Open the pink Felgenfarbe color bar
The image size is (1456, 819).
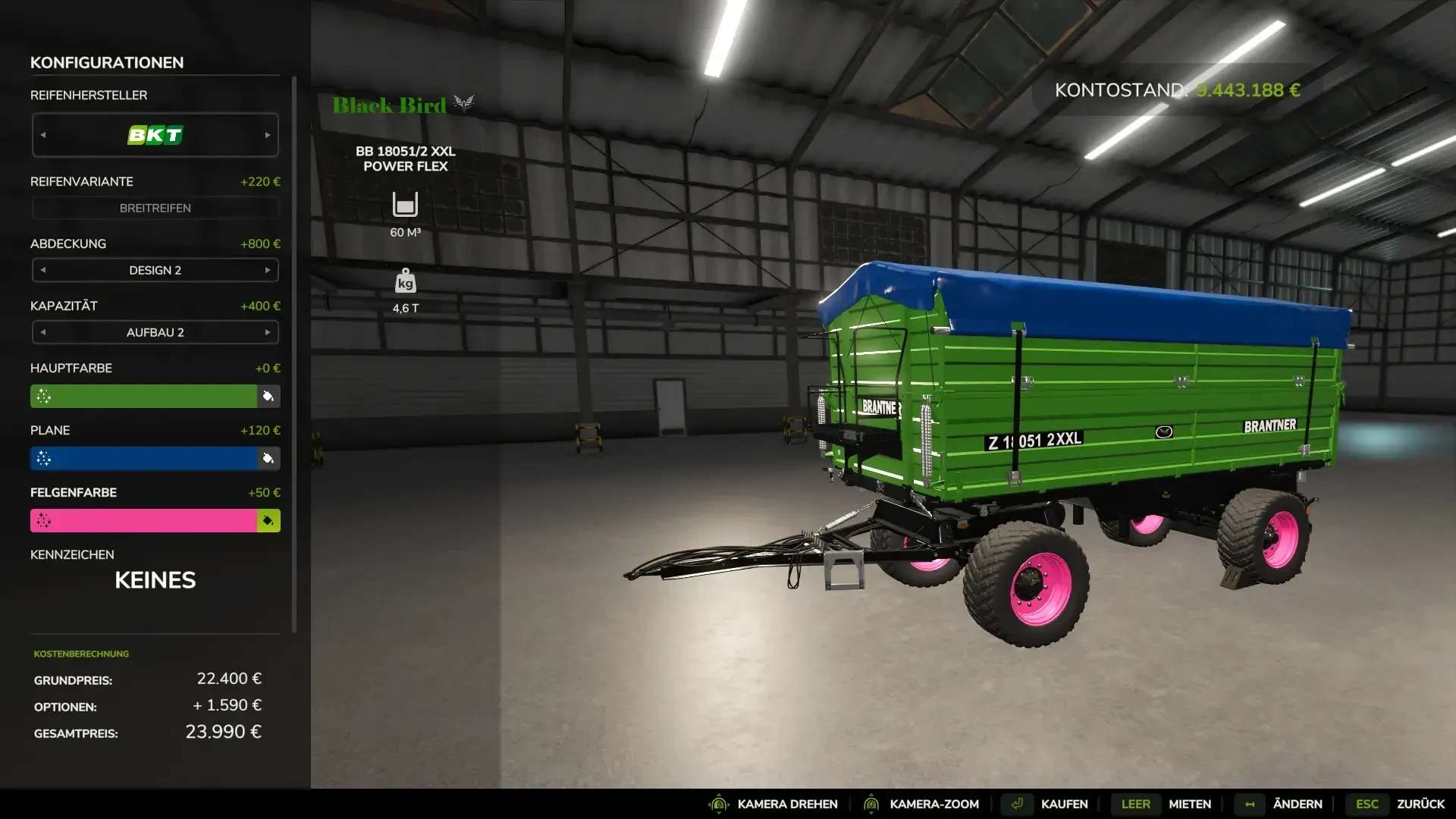(x=144, y=520)
